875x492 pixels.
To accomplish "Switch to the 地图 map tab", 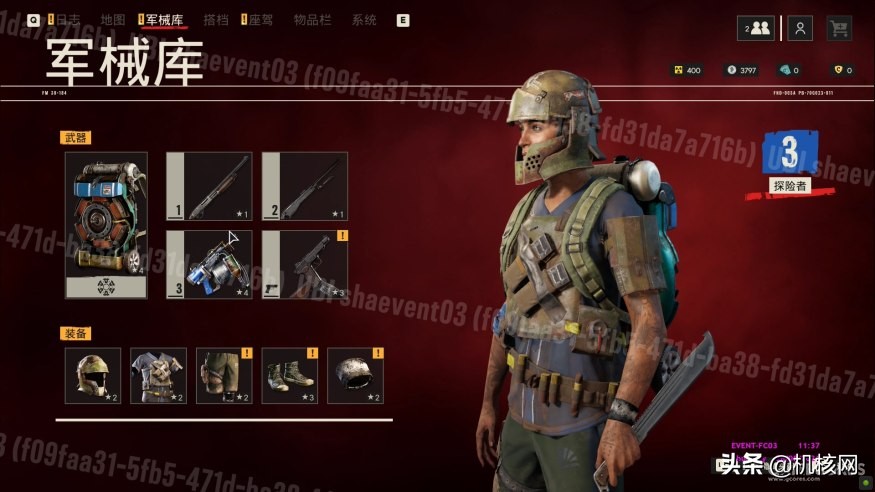I will point(113,20).
